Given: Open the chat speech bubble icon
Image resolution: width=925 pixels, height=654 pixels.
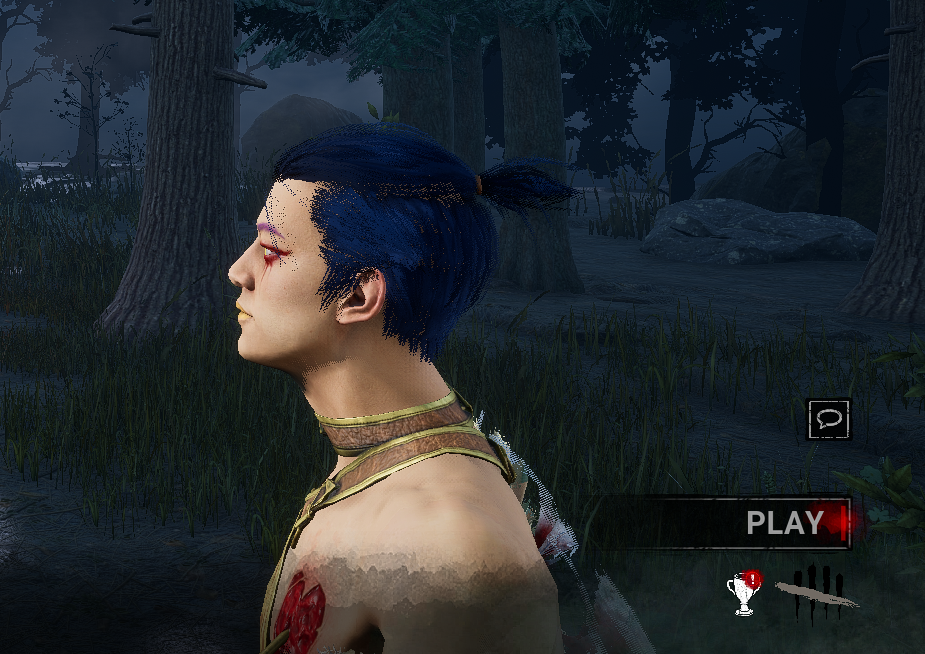Looking at the screenshot, I should [x=829, y=420].
